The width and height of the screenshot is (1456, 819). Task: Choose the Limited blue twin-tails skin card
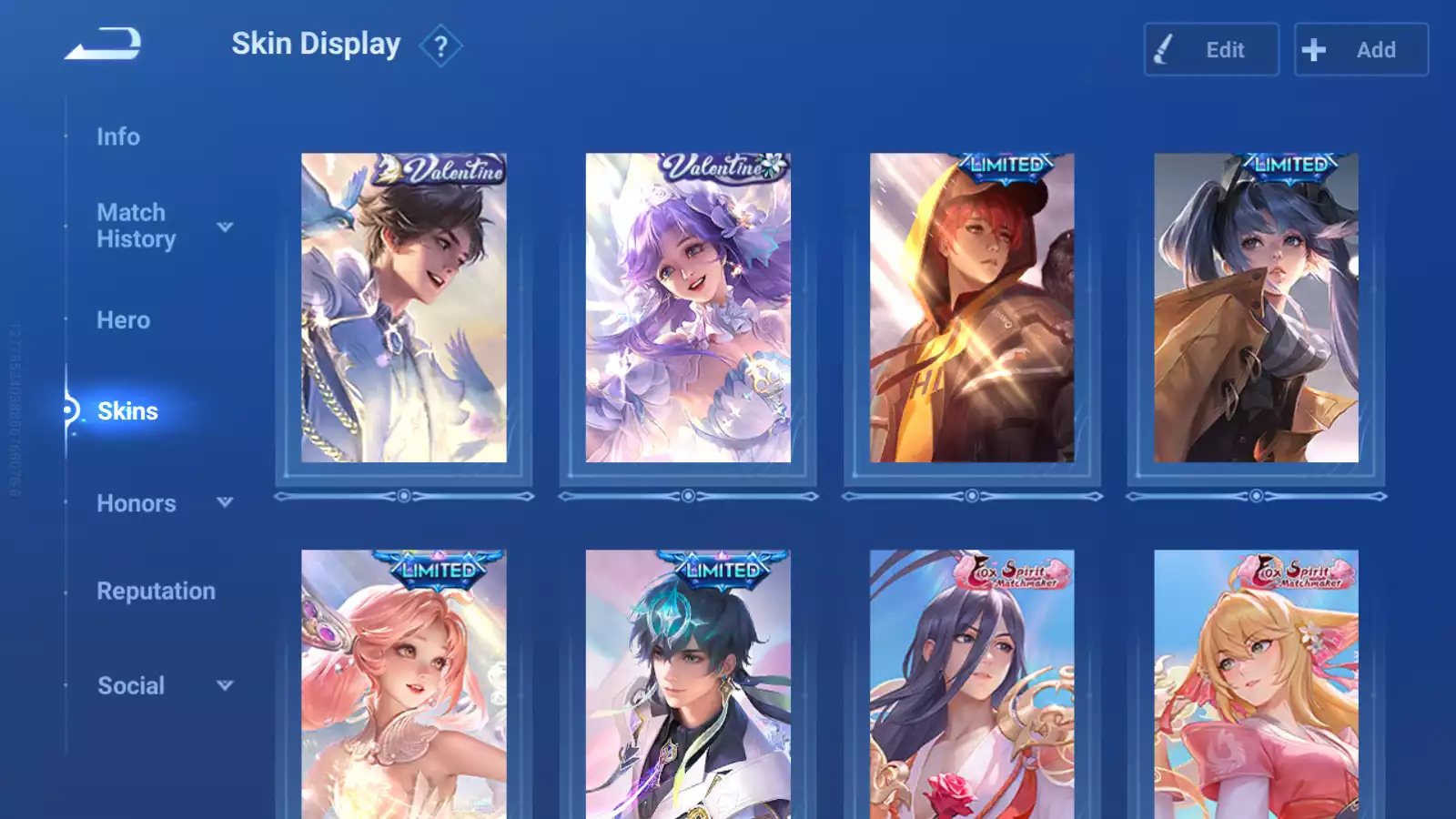pyautogui.click(x=1256, y=308)
